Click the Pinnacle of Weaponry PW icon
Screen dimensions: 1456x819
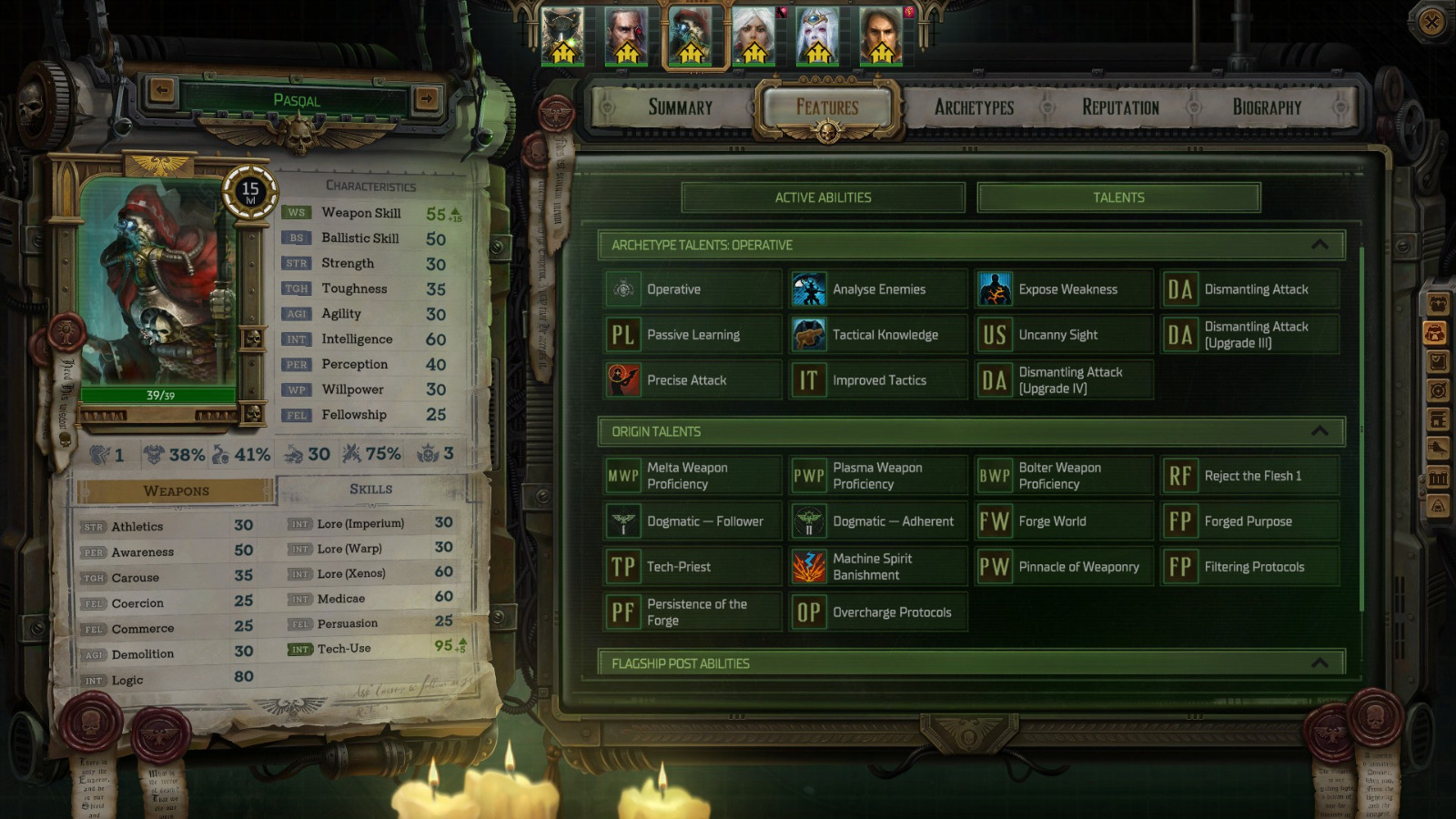pyautogui.click(x=996, y=566)
